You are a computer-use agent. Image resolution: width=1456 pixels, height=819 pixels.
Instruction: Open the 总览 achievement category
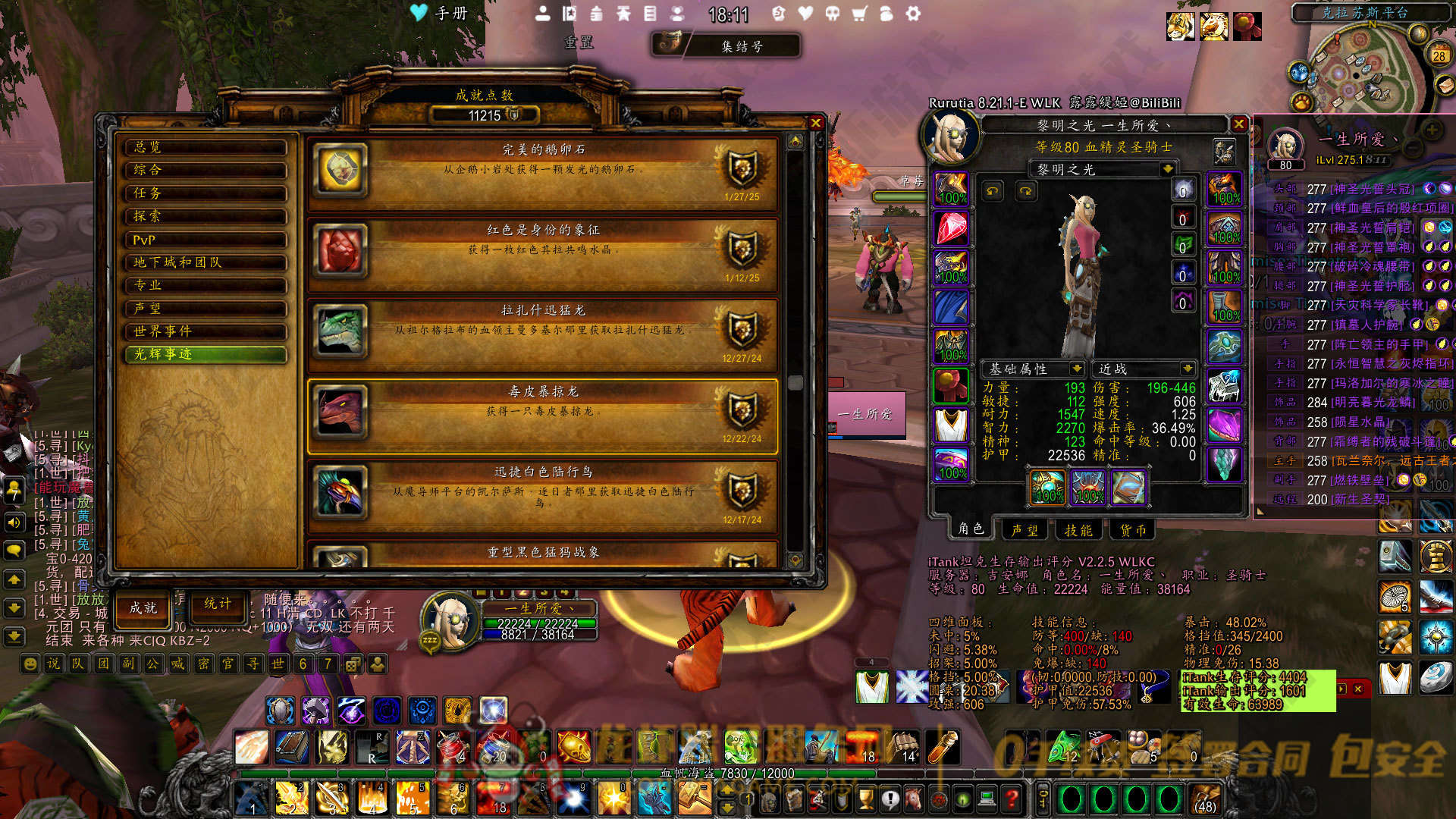pos(206,147)
